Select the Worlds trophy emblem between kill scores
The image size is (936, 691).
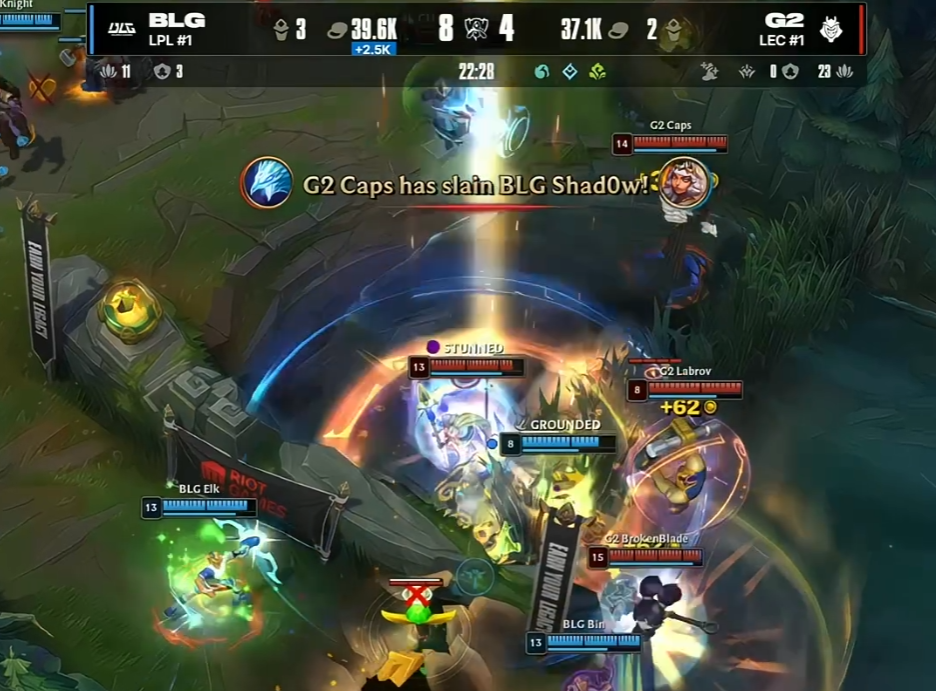click(475, 28)
